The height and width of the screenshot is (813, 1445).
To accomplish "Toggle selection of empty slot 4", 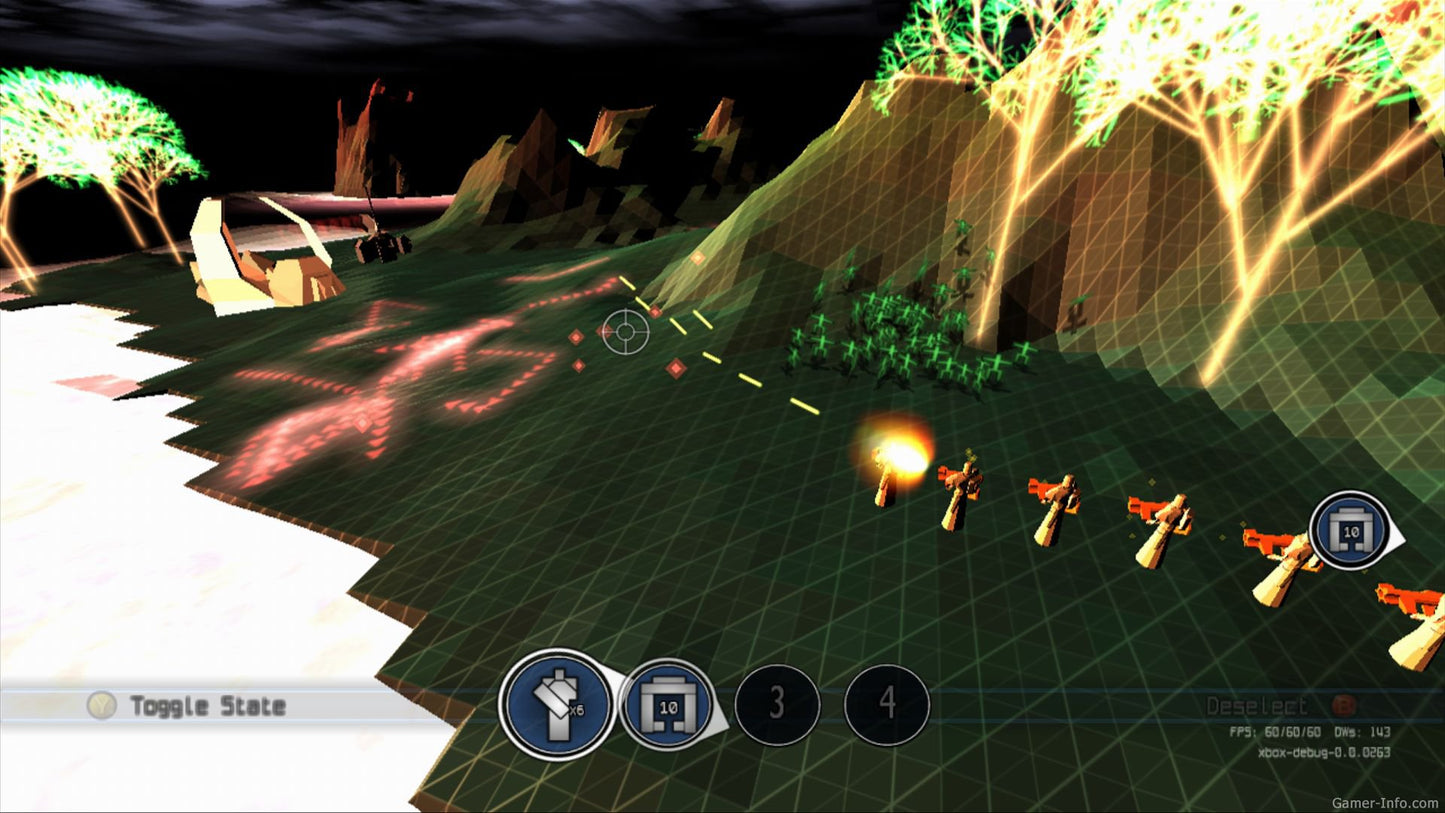I will [x=888, y=704].
